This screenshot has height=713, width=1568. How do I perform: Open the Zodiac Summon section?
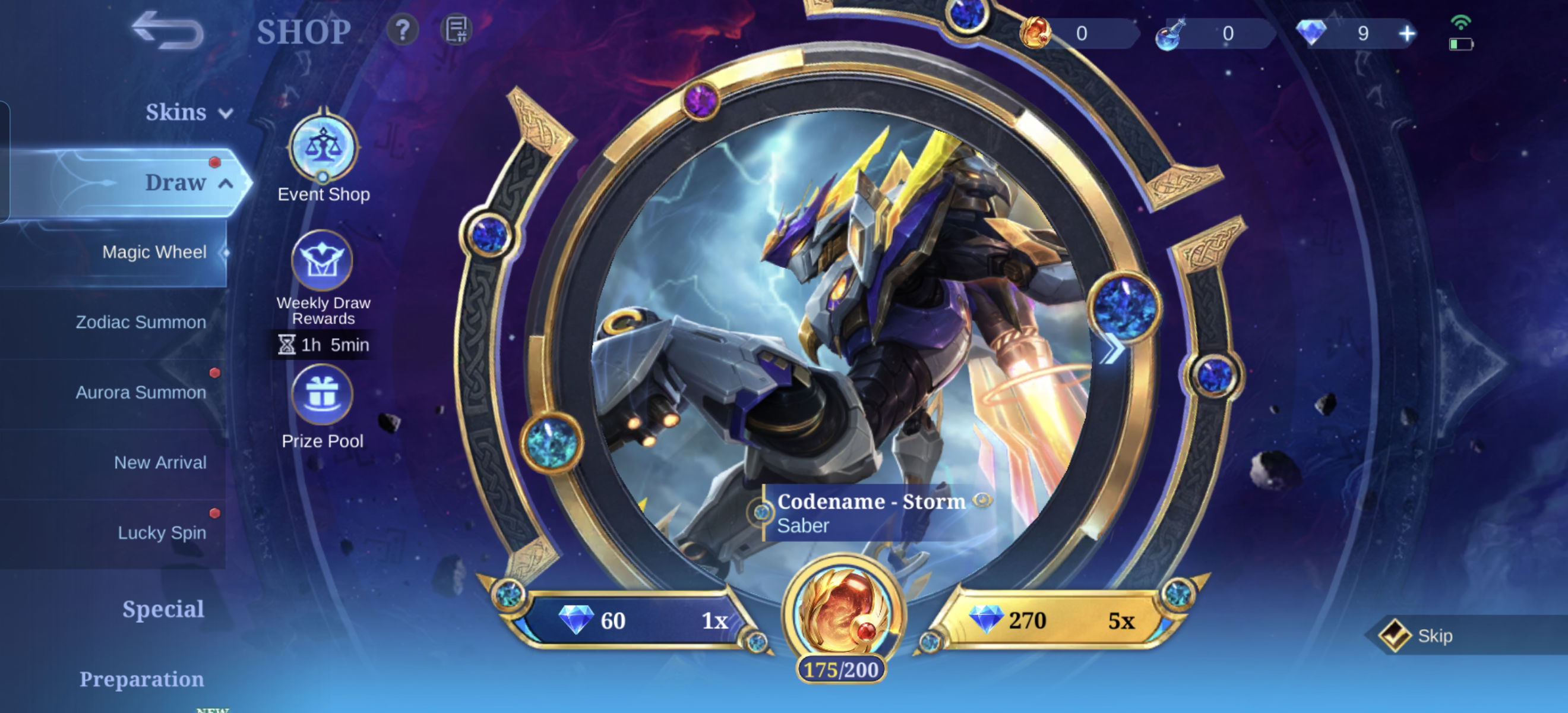[x=141, y=322]
